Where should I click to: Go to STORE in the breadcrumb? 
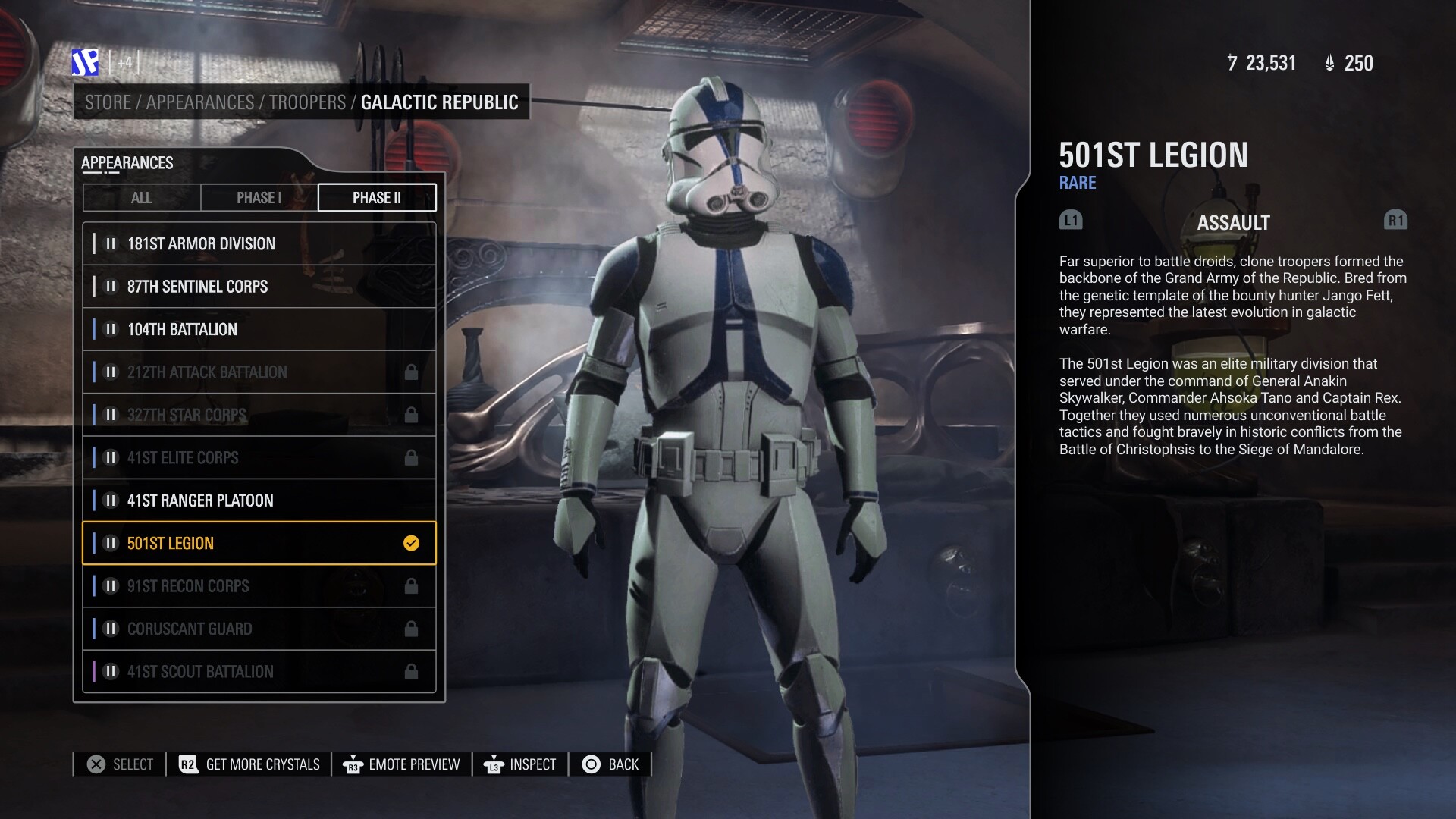tap(108, 102)
